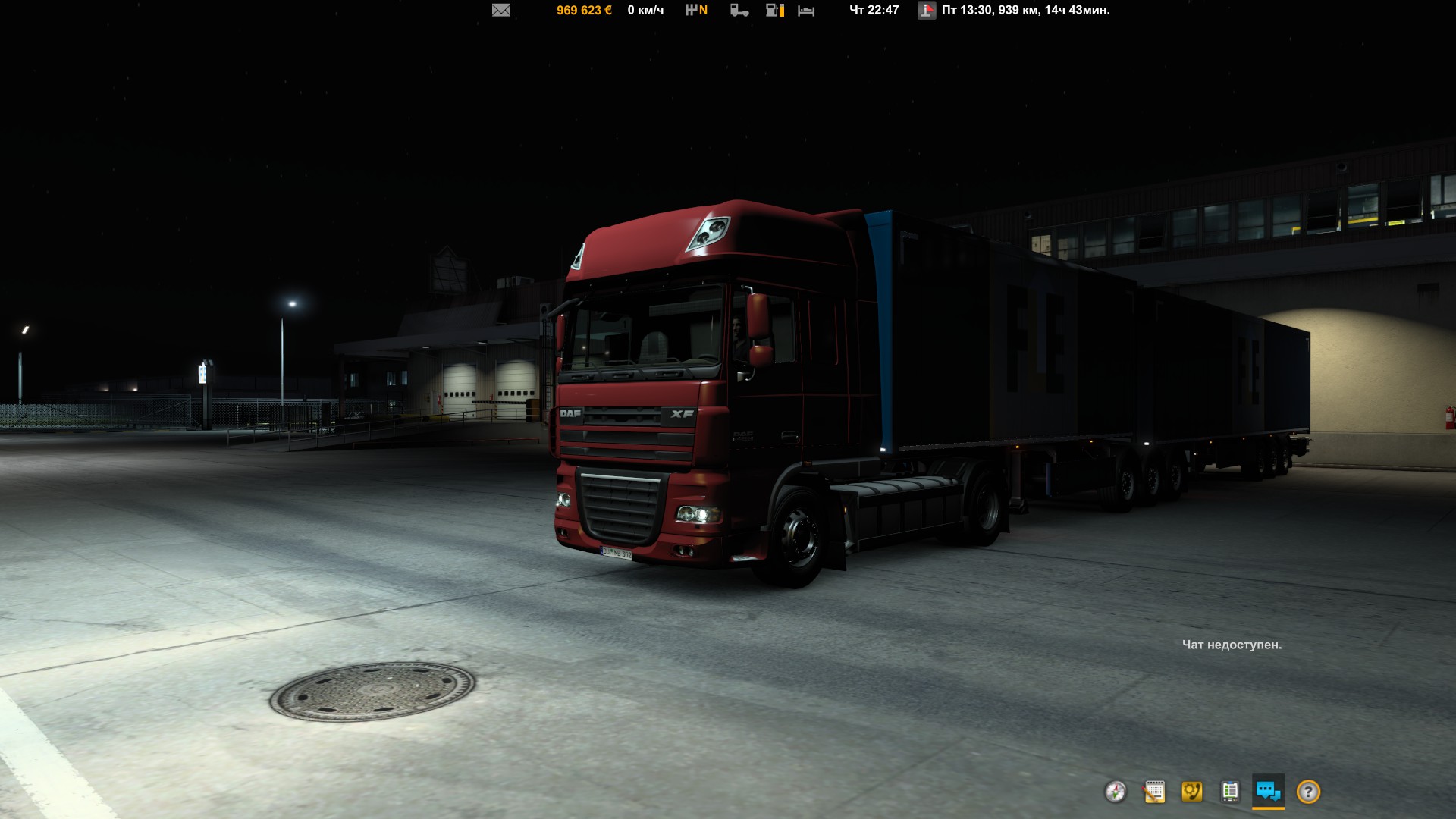Open the compass navigation icon
The width and height of the screenshot is (1456, 819).
(1116, 792)
